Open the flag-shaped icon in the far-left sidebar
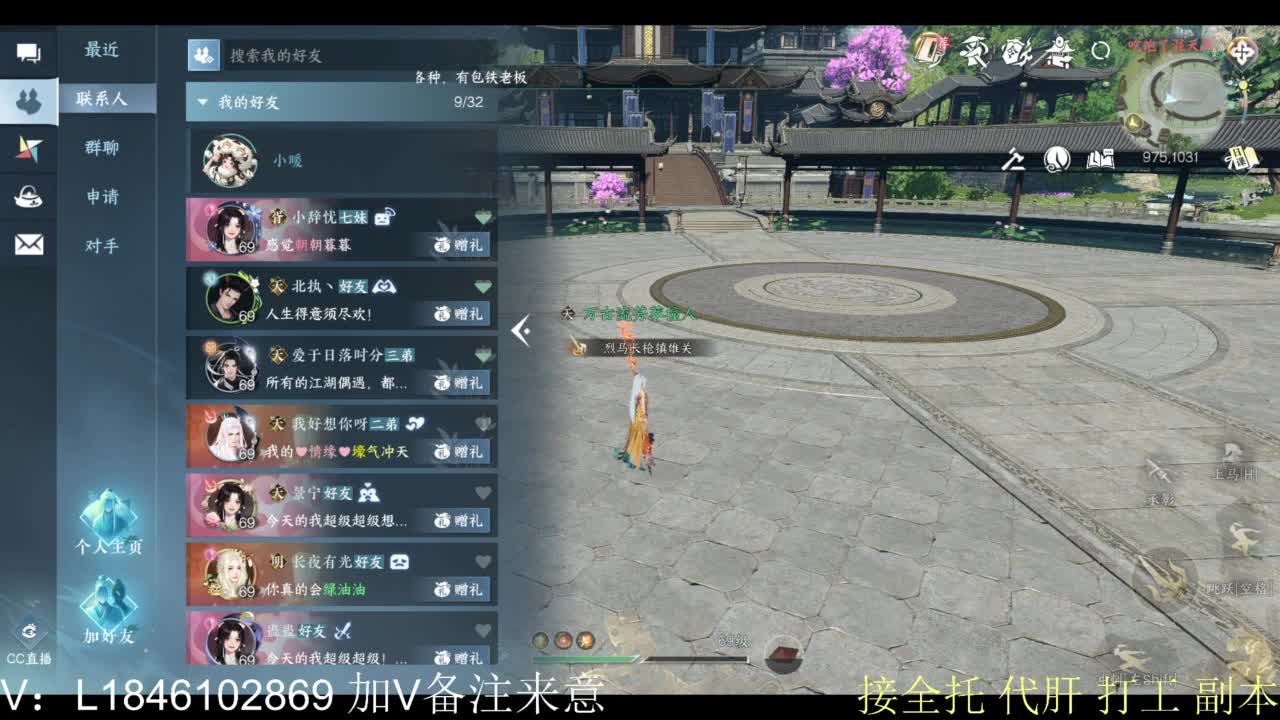The width and height of the screenshot is (1280, 720). click(x=29, y=147)
